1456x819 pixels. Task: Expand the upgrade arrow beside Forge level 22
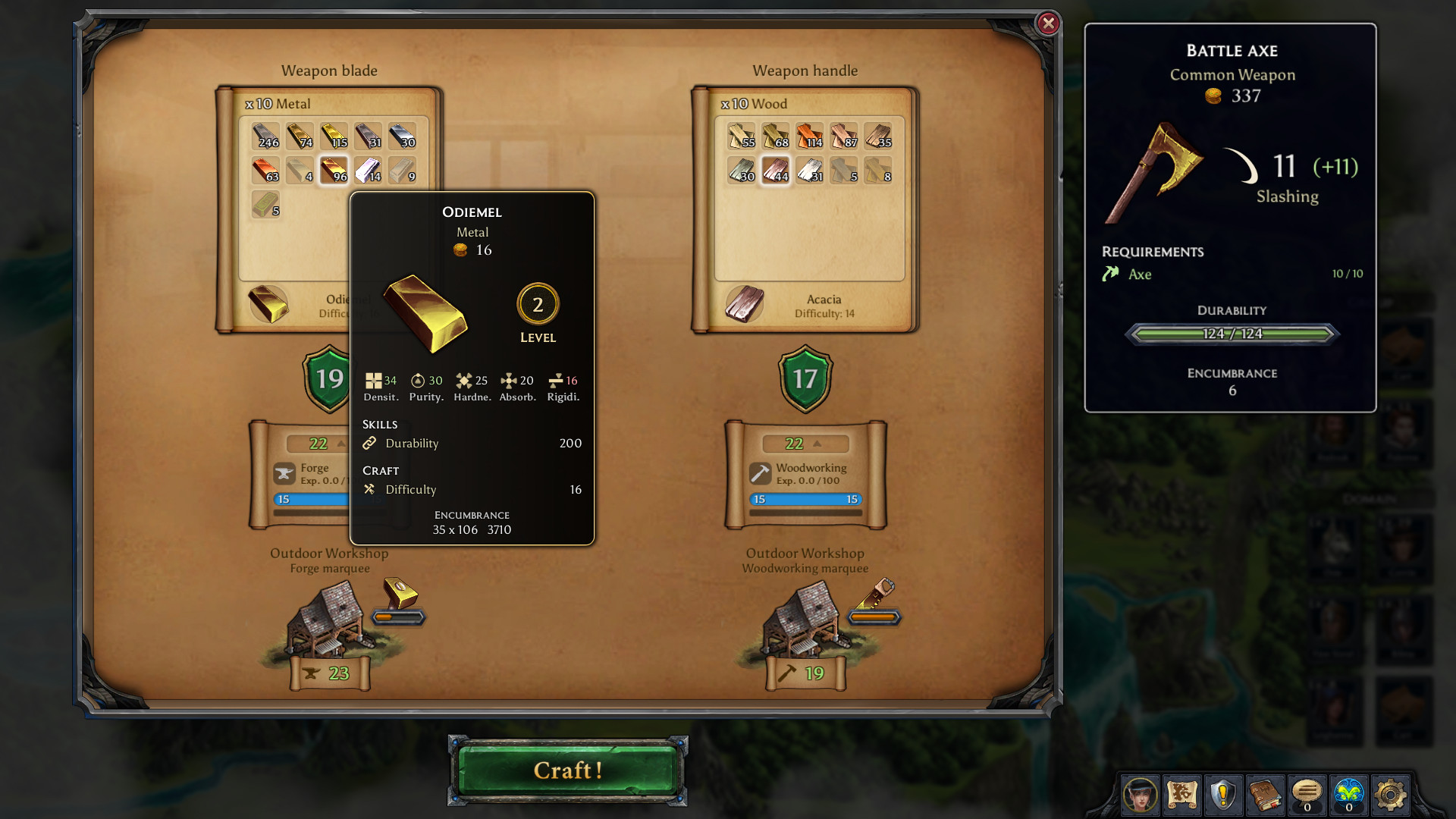340,444
